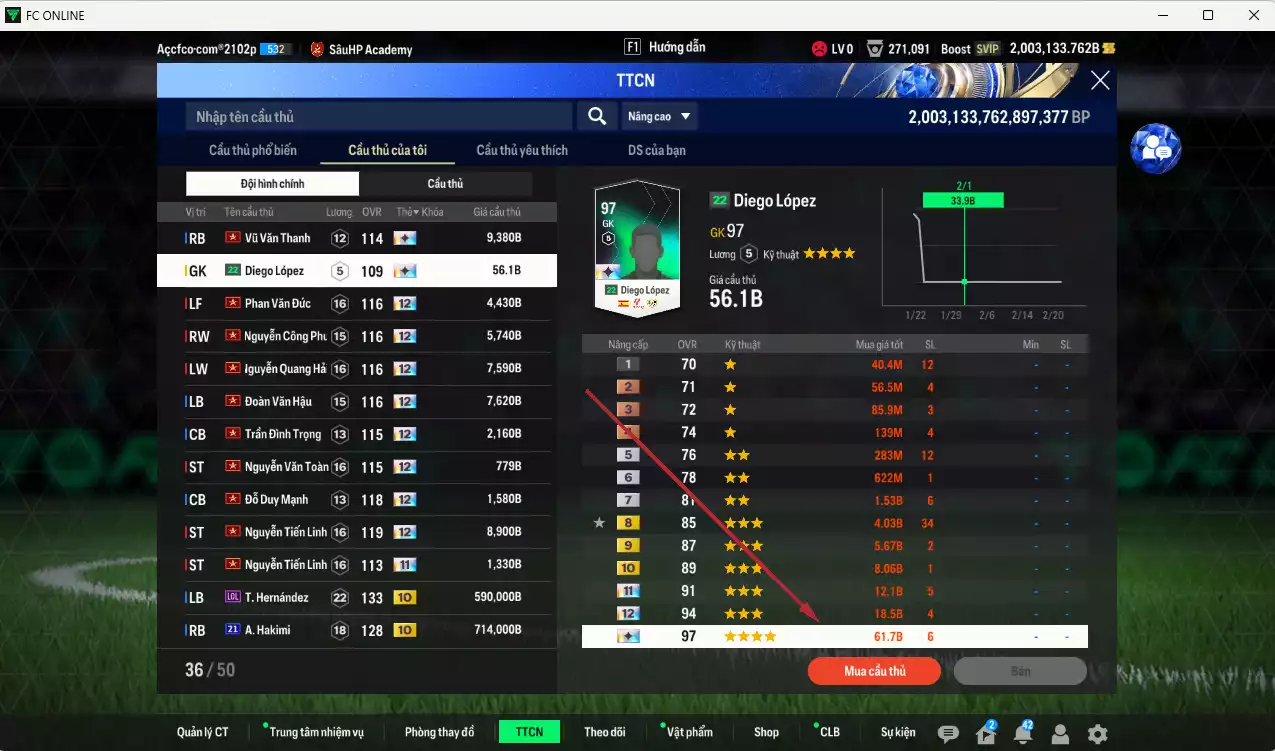The image size is (1275, 751).
Task: Switch the list to Cầu thủ
Action: [445, 184]
